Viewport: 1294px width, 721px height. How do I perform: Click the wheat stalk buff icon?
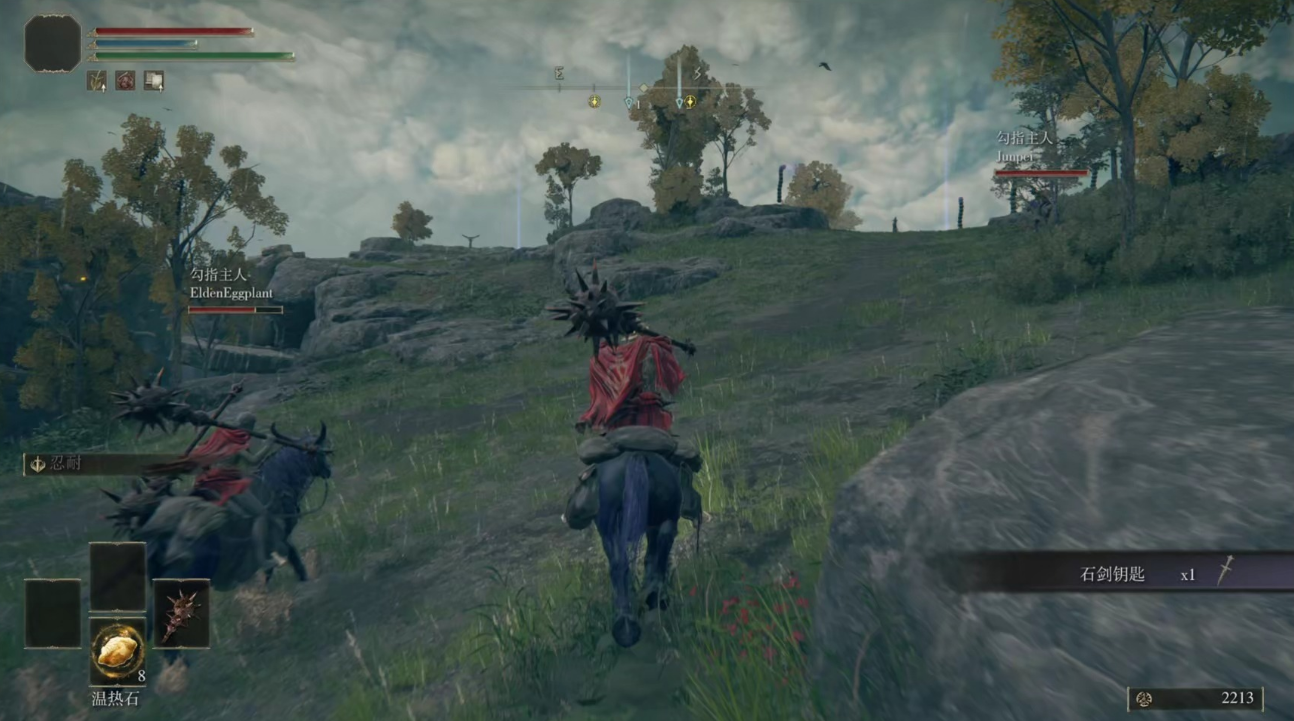point(97,80)
